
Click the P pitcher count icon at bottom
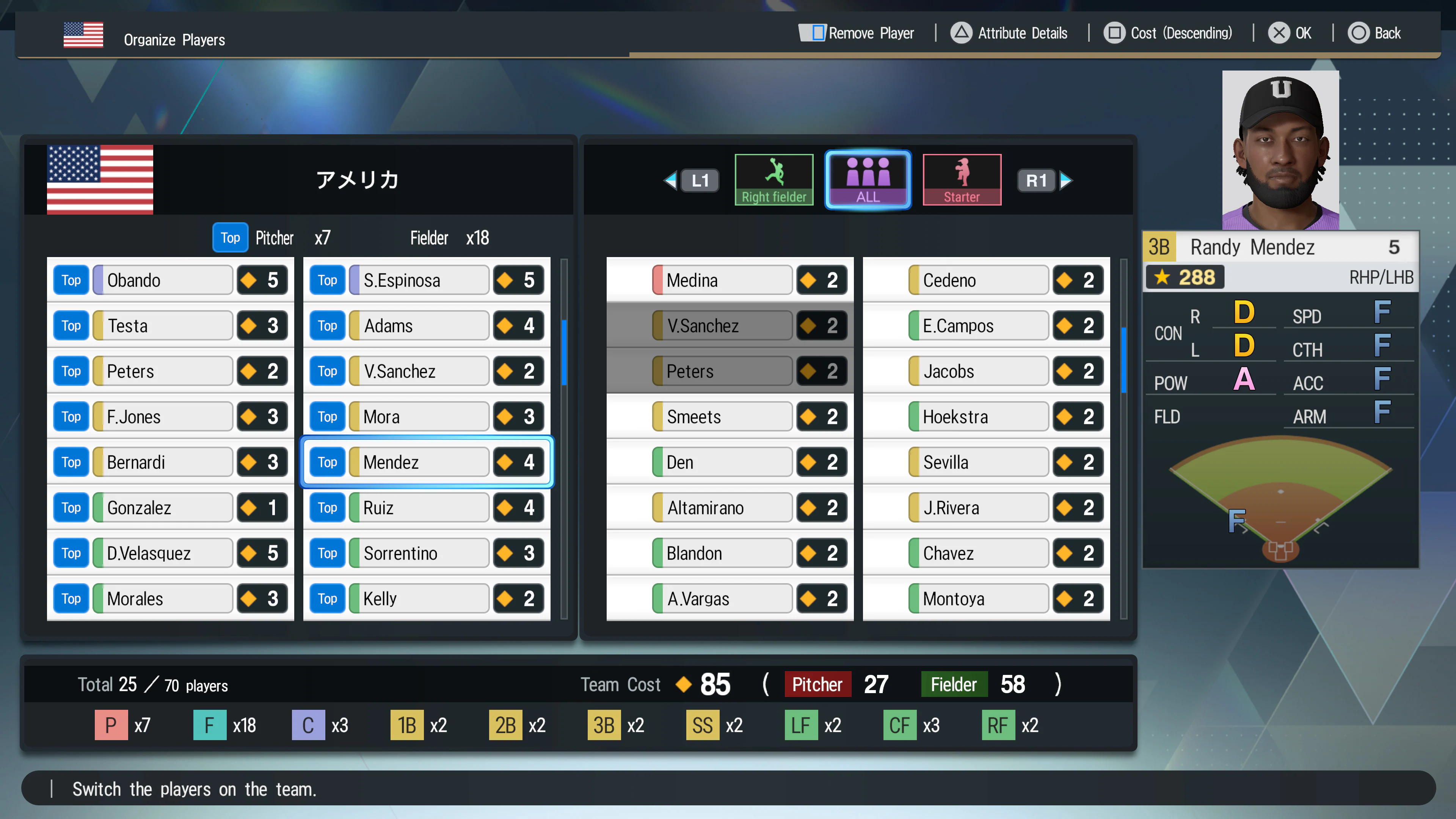[111, 725]
